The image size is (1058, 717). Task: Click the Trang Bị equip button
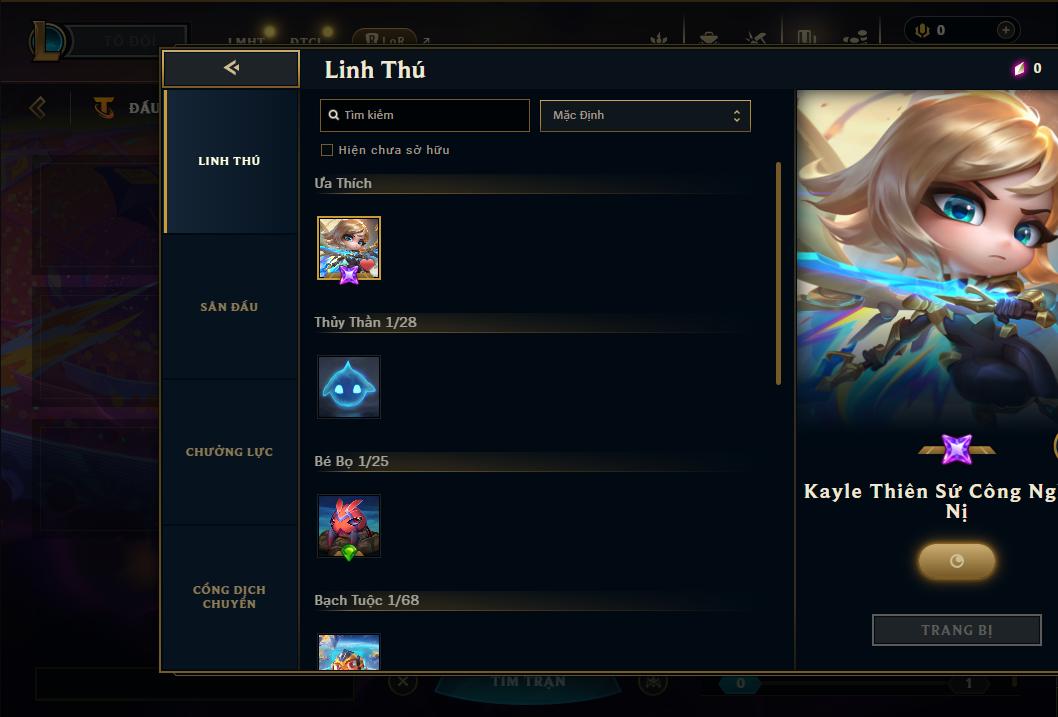(957, 630)
